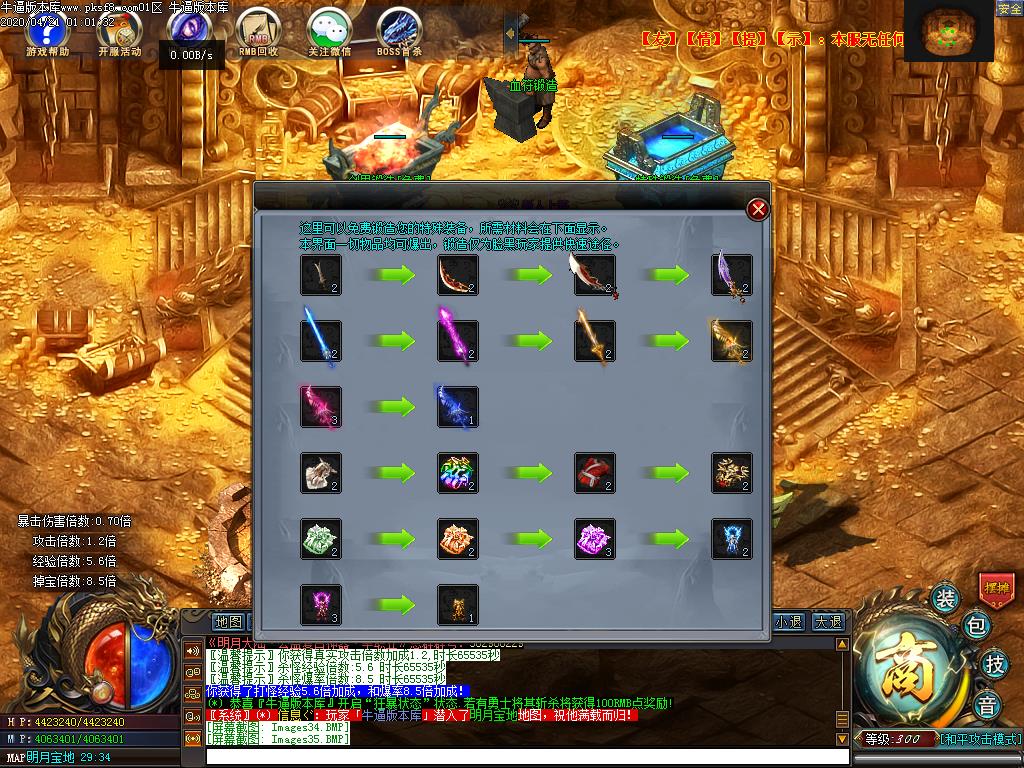Click the 大退 exit game button
The image size is (1024, 768).
point(827,622)
